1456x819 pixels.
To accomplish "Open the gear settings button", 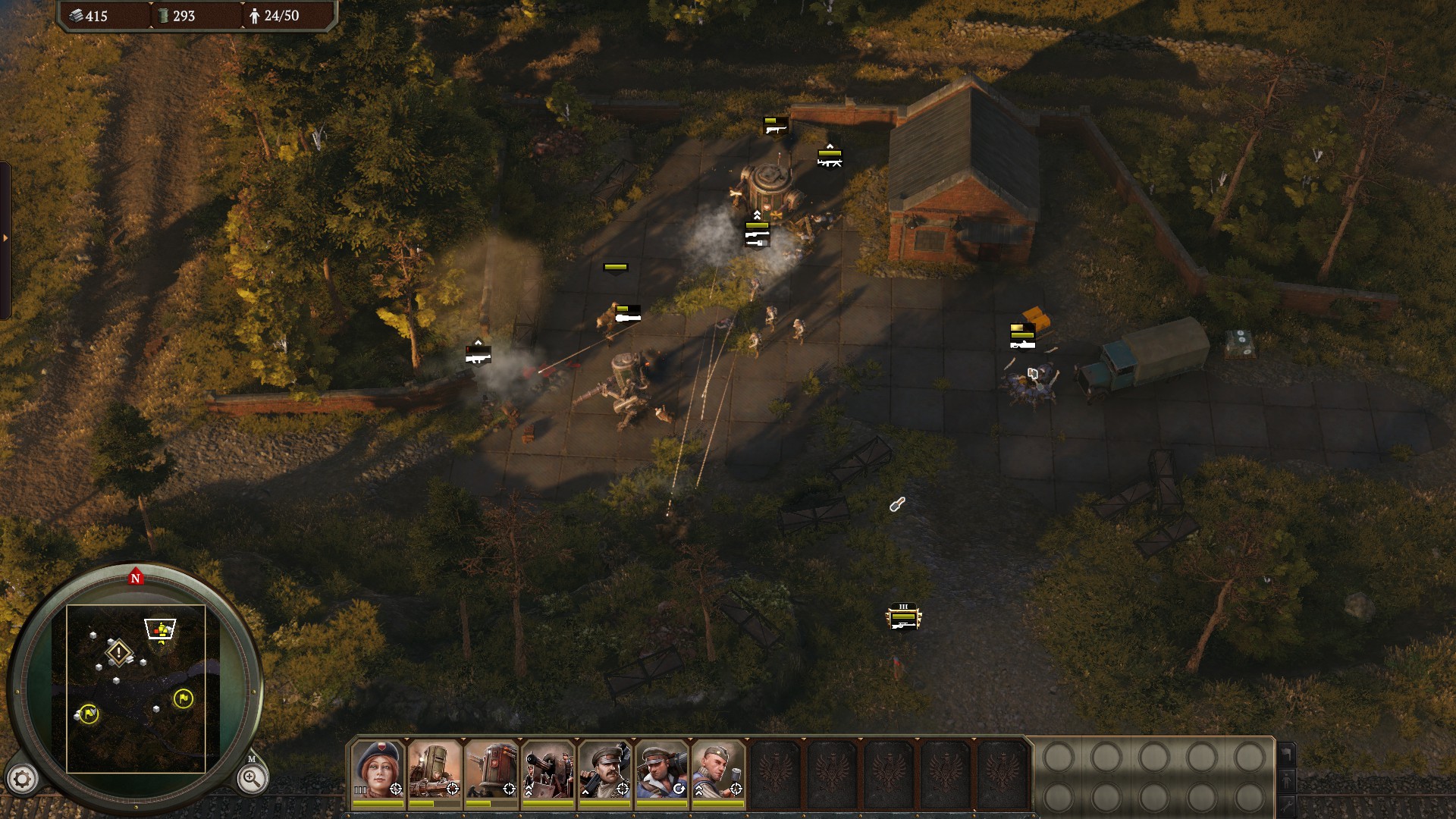I will tap(22, 779).
